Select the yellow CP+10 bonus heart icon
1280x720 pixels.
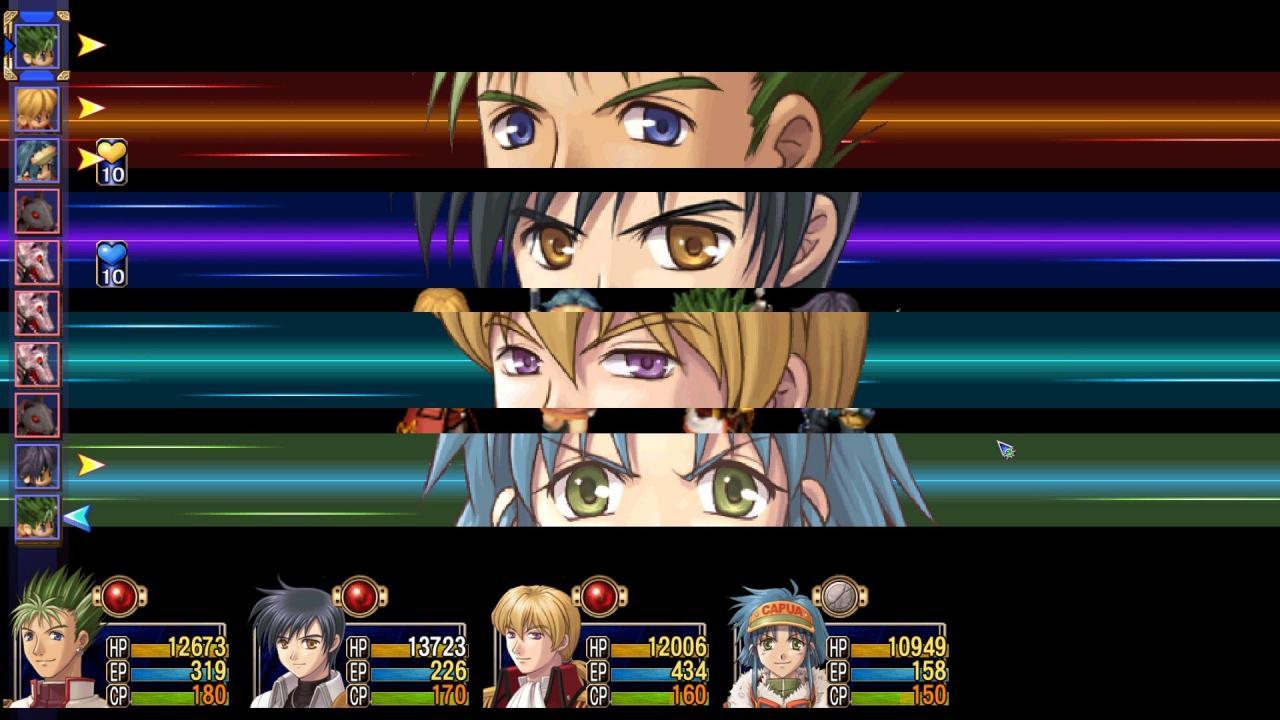[112, 162]
